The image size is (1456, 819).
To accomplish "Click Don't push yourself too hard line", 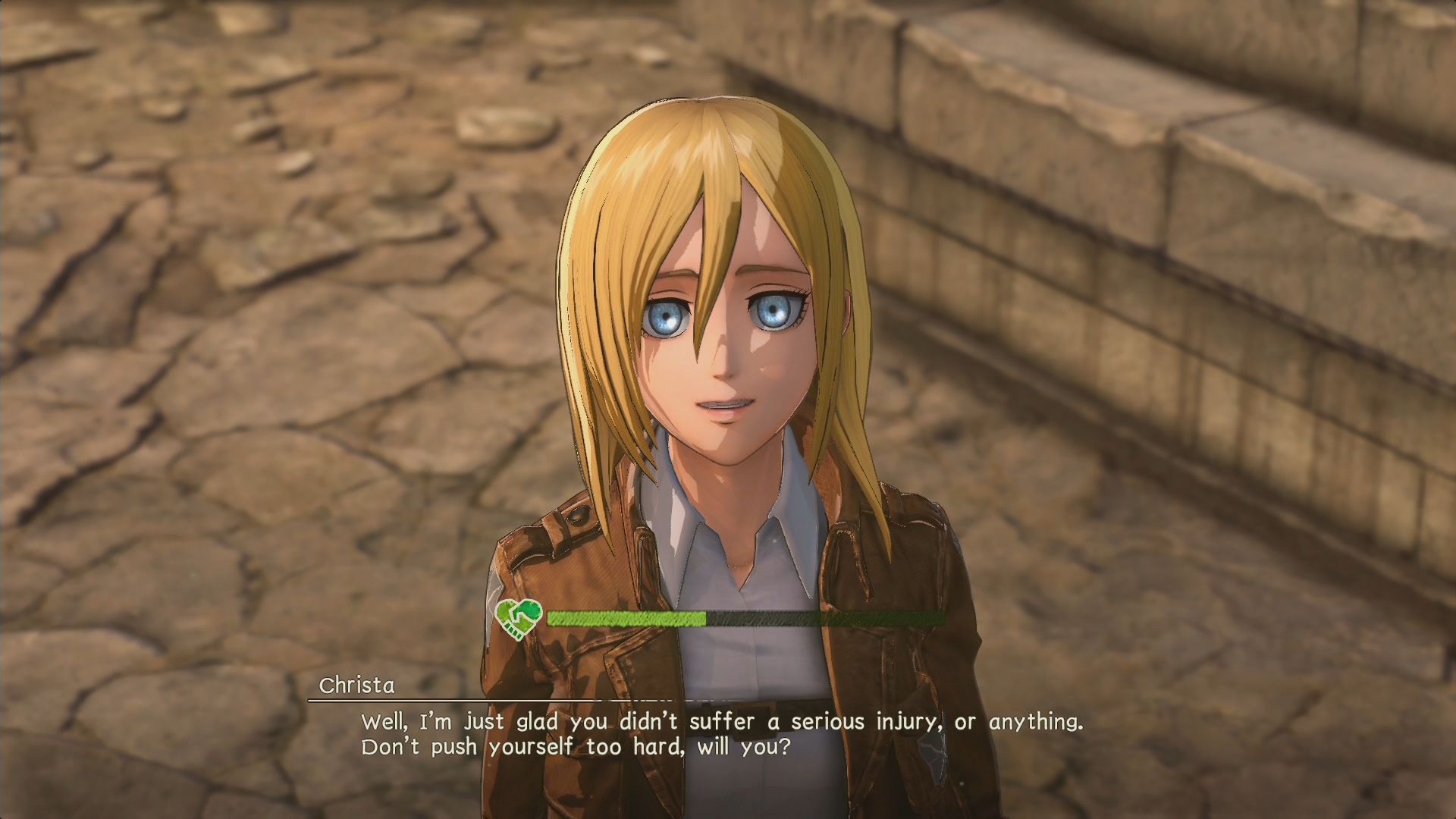I will 576,747.
